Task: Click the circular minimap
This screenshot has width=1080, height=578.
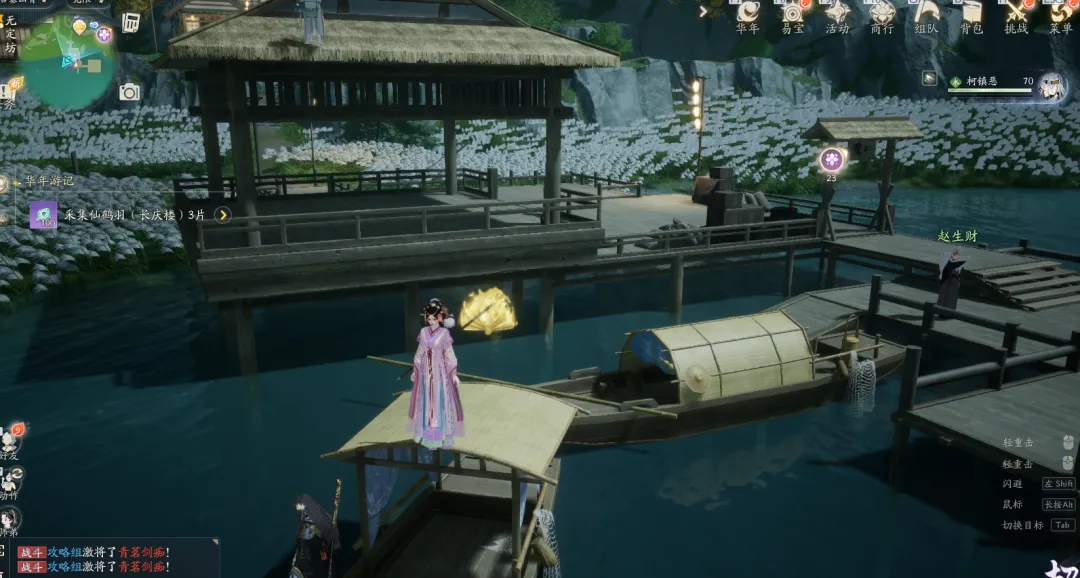Action: [x=67, y=62]
